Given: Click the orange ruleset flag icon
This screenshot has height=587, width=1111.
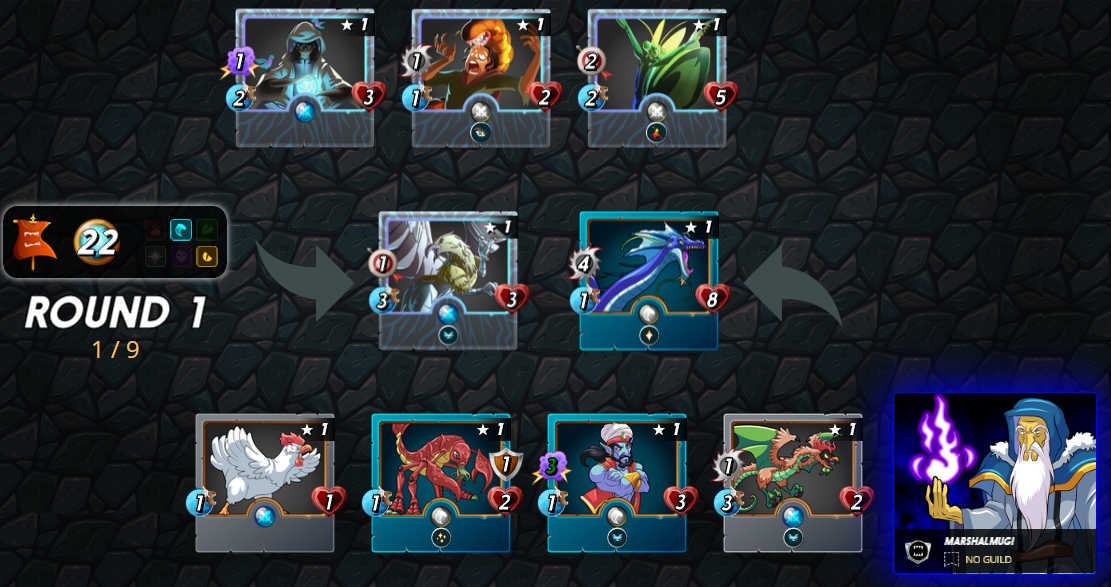Looking at the screenshot, I should pos(34,242).
